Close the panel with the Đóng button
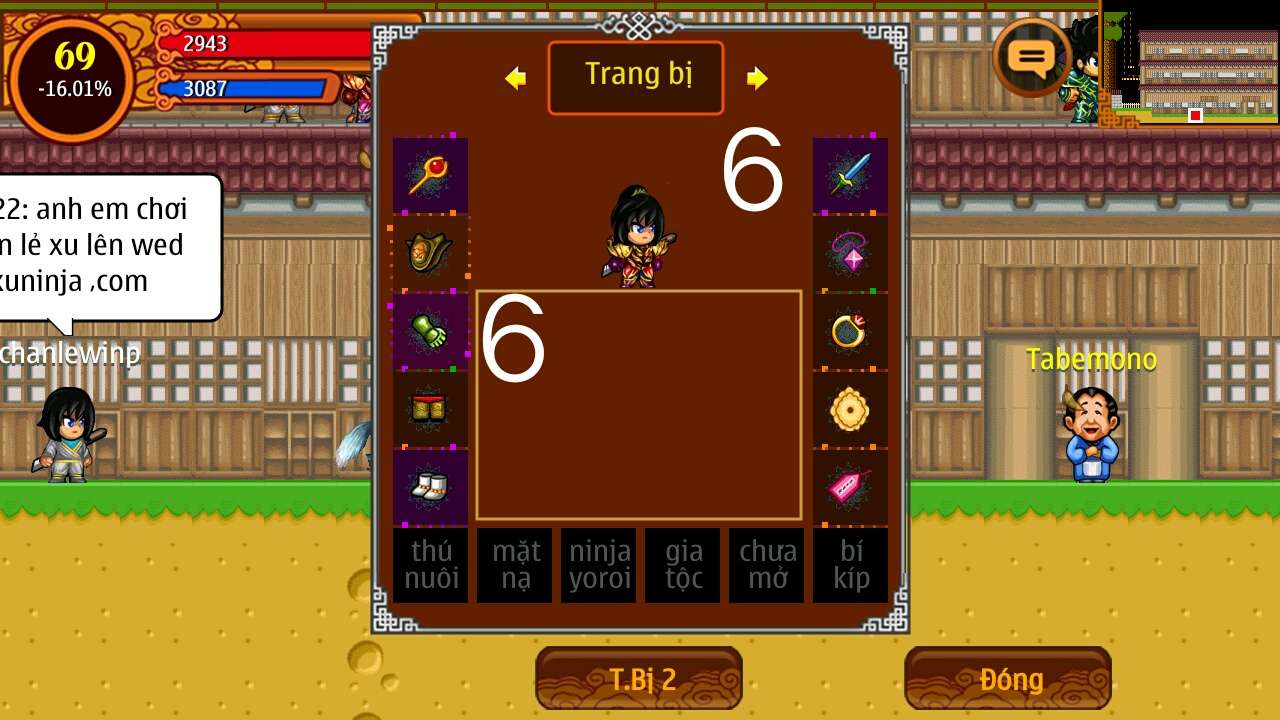 [x=1008, y=679]
